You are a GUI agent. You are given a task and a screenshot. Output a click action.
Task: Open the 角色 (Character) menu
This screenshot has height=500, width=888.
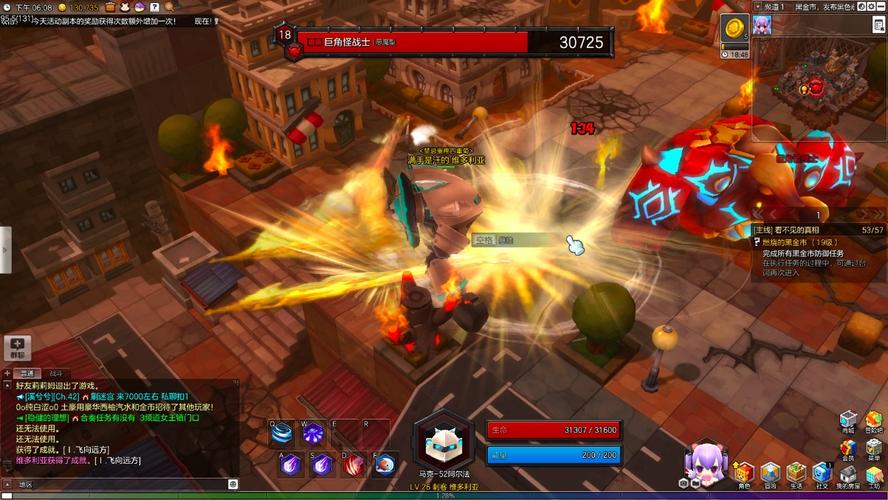coord(743,472)
